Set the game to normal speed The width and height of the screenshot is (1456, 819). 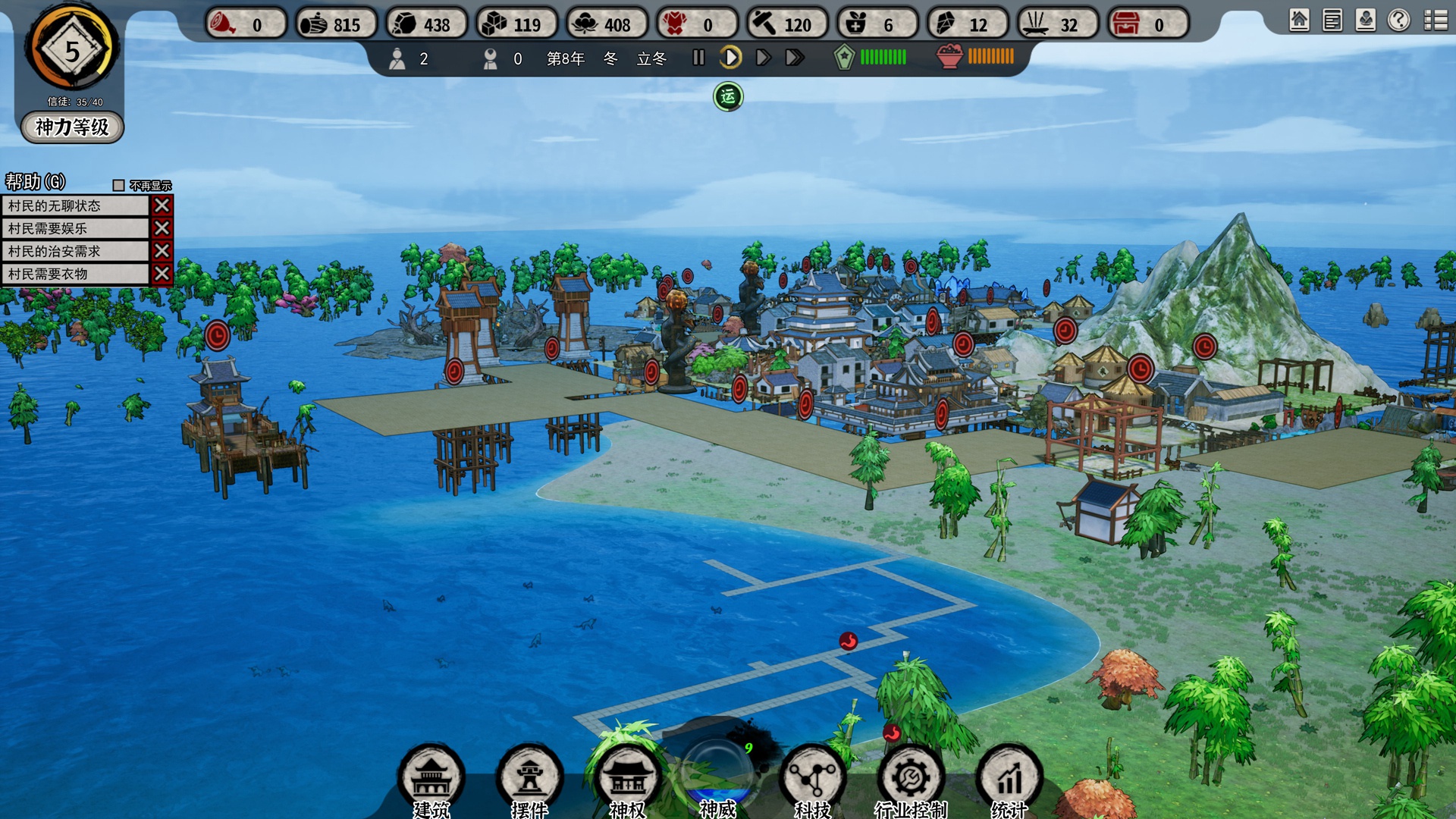[x=730, y=58]
